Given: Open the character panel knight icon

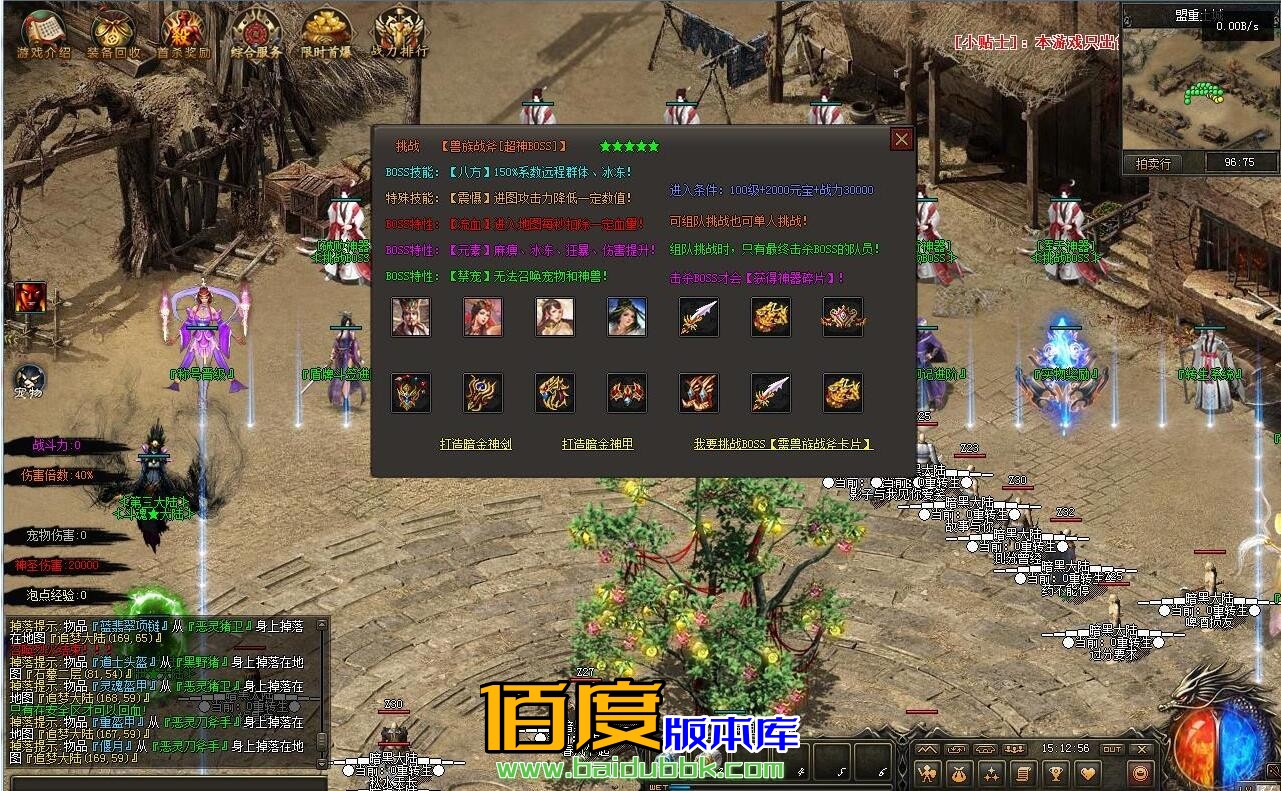Looking at the screenshot, I should coord(927,773).
